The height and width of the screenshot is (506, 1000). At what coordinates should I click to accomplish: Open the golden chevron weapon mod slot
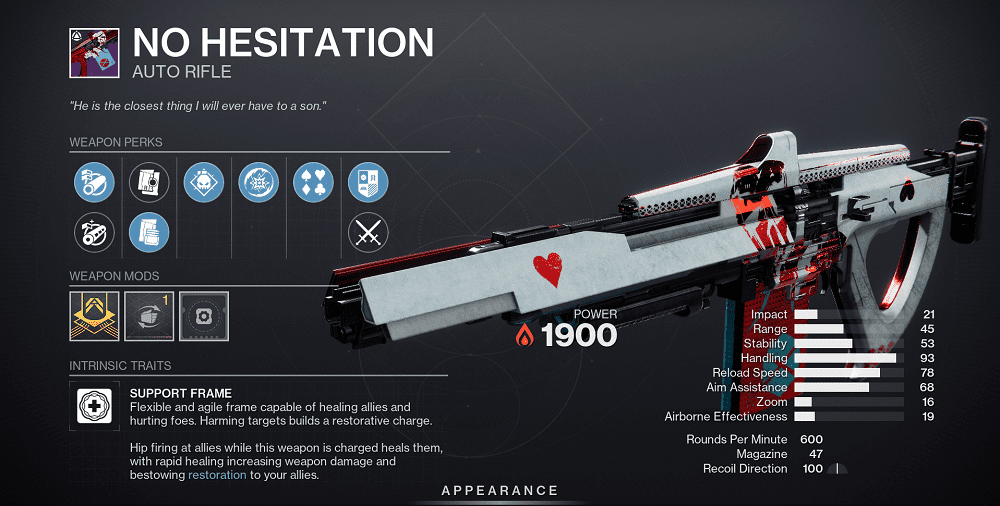(x=94, y=315)
